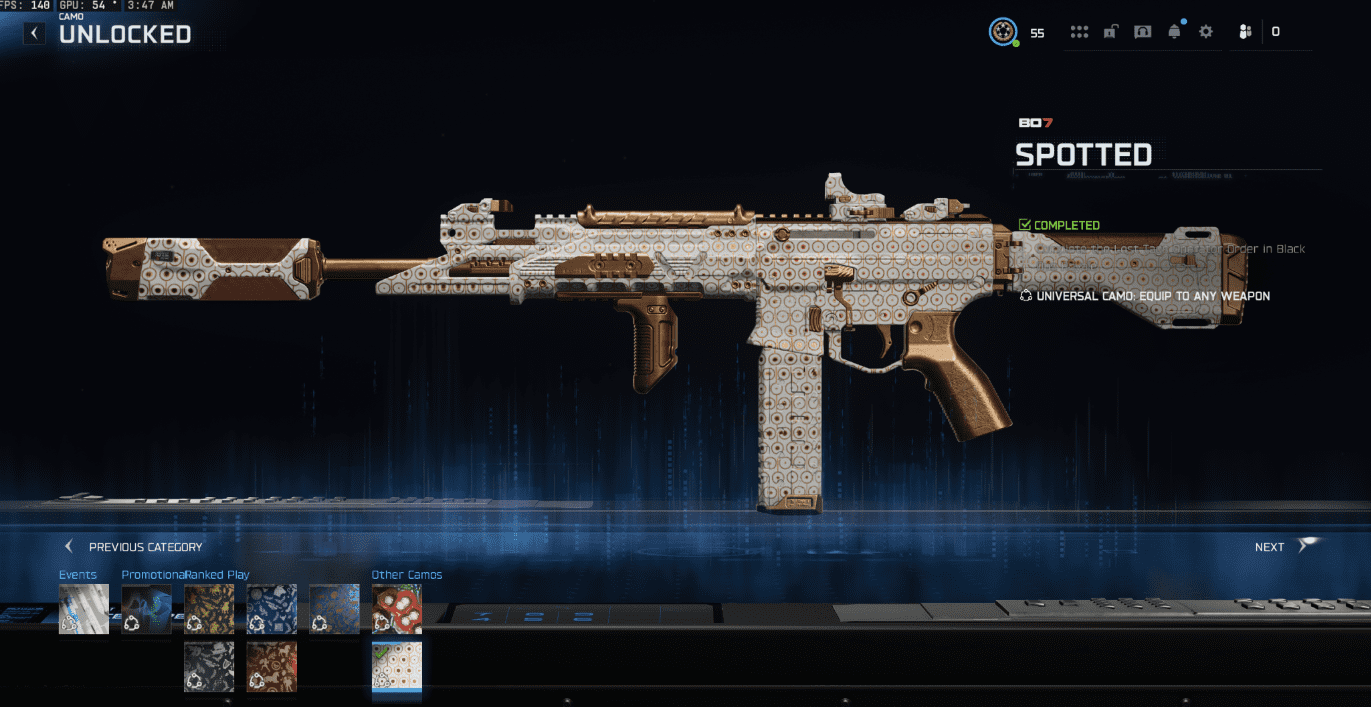1371x707 pixels.
Task: Choose the Promotional dark blue camo
Action: pos(147,609)
